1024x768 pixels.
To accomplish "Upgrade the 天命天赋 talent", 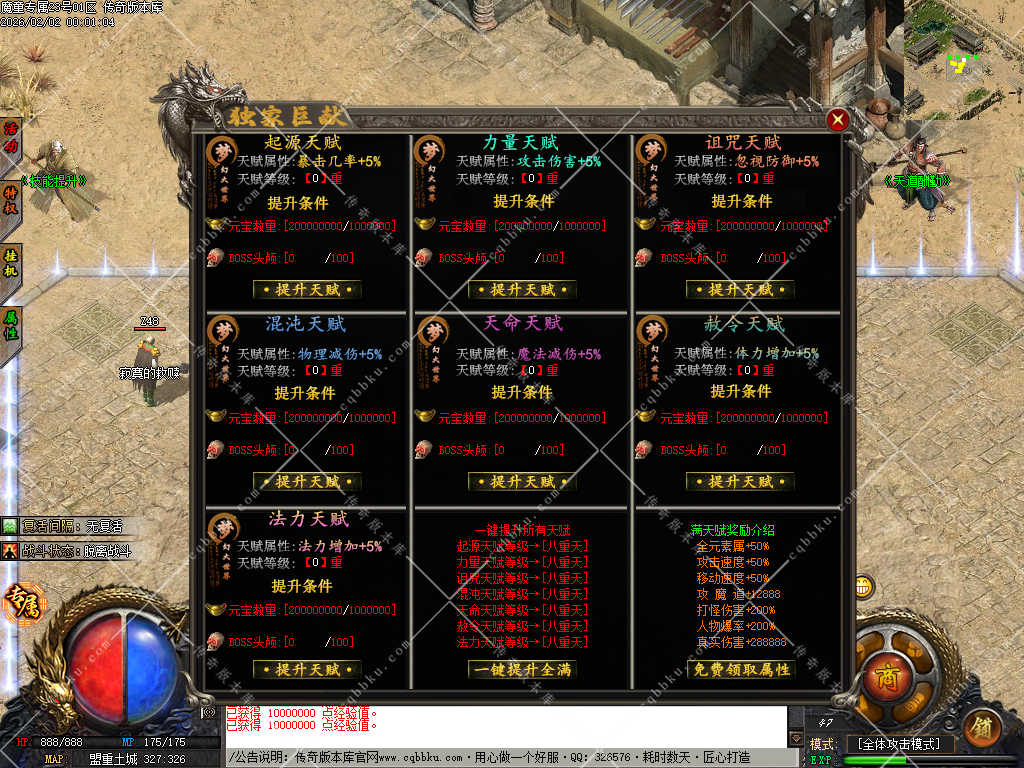I will point(523,482).
